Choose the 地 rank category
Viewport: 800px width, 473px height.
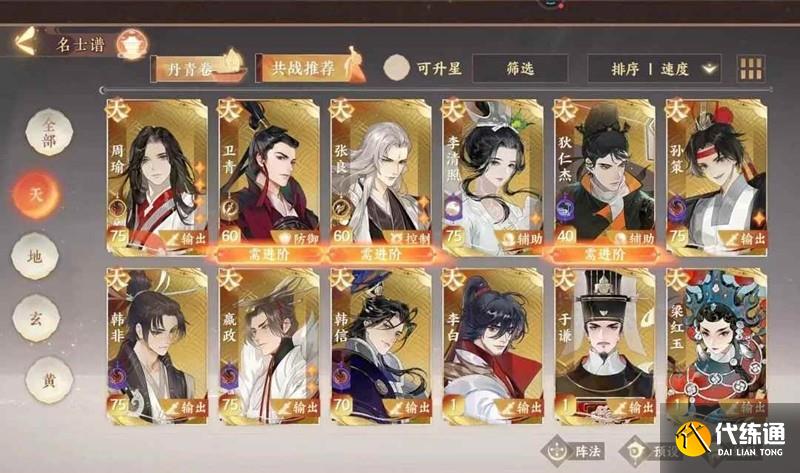(35, 255)
